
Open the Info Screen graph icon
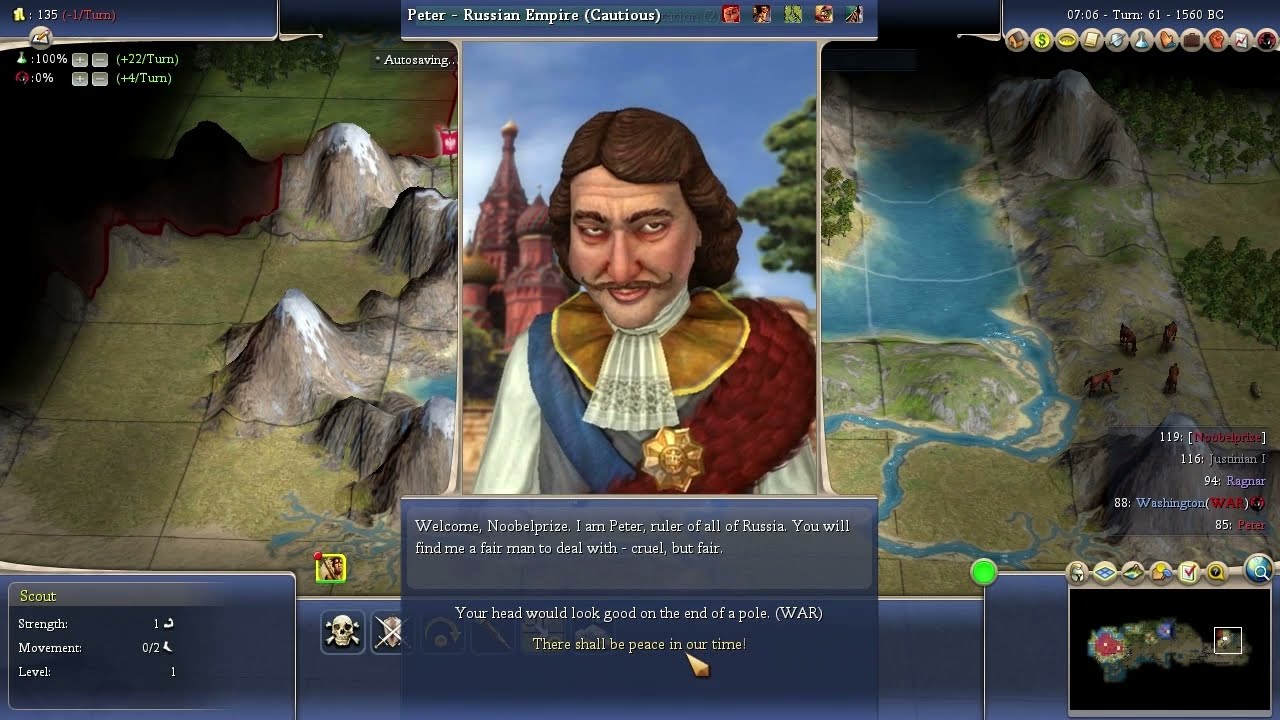1241,41
